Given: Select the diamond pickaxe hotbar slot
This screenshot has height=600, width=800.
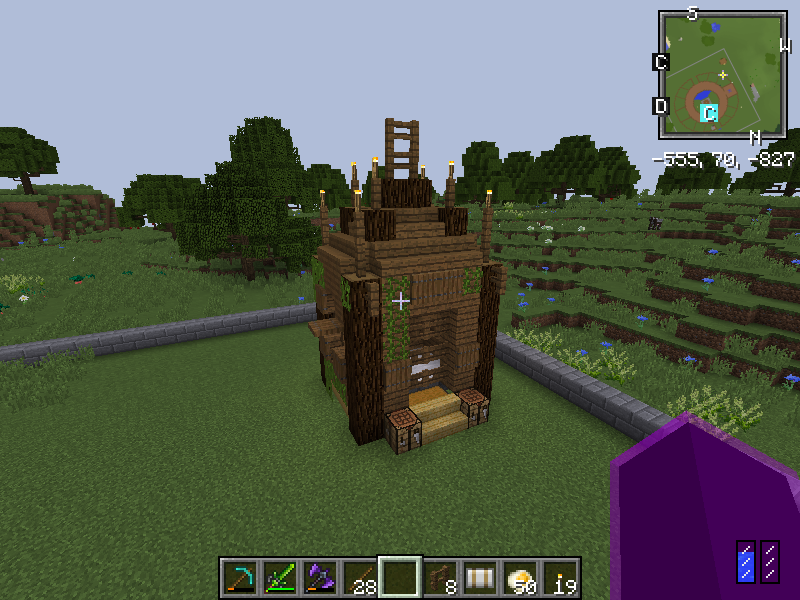Looking at the screenshot, I should (240, 577).
